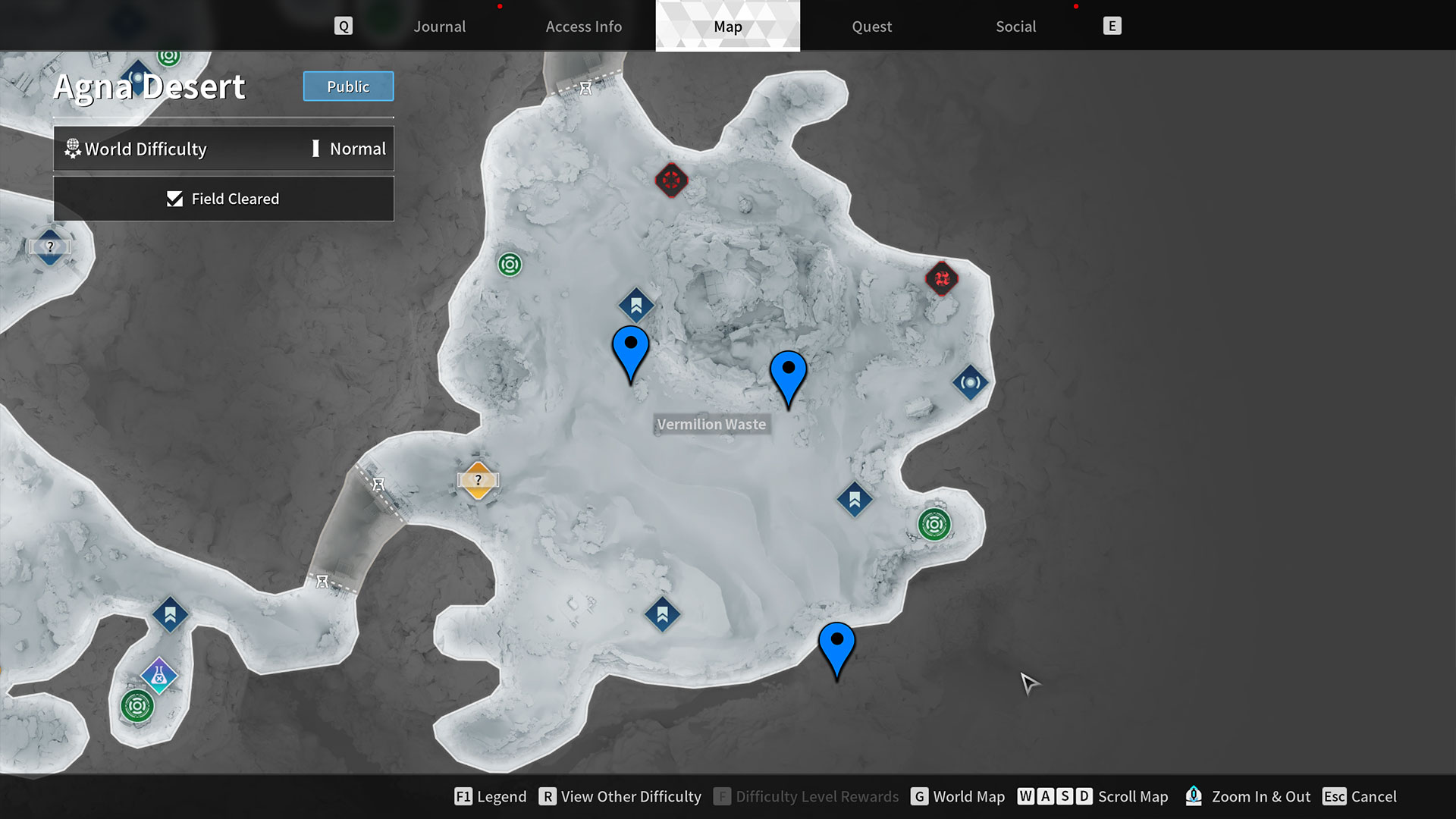
Task: Select the red void intercept icon at map top
Action: [x=670, y=180]
